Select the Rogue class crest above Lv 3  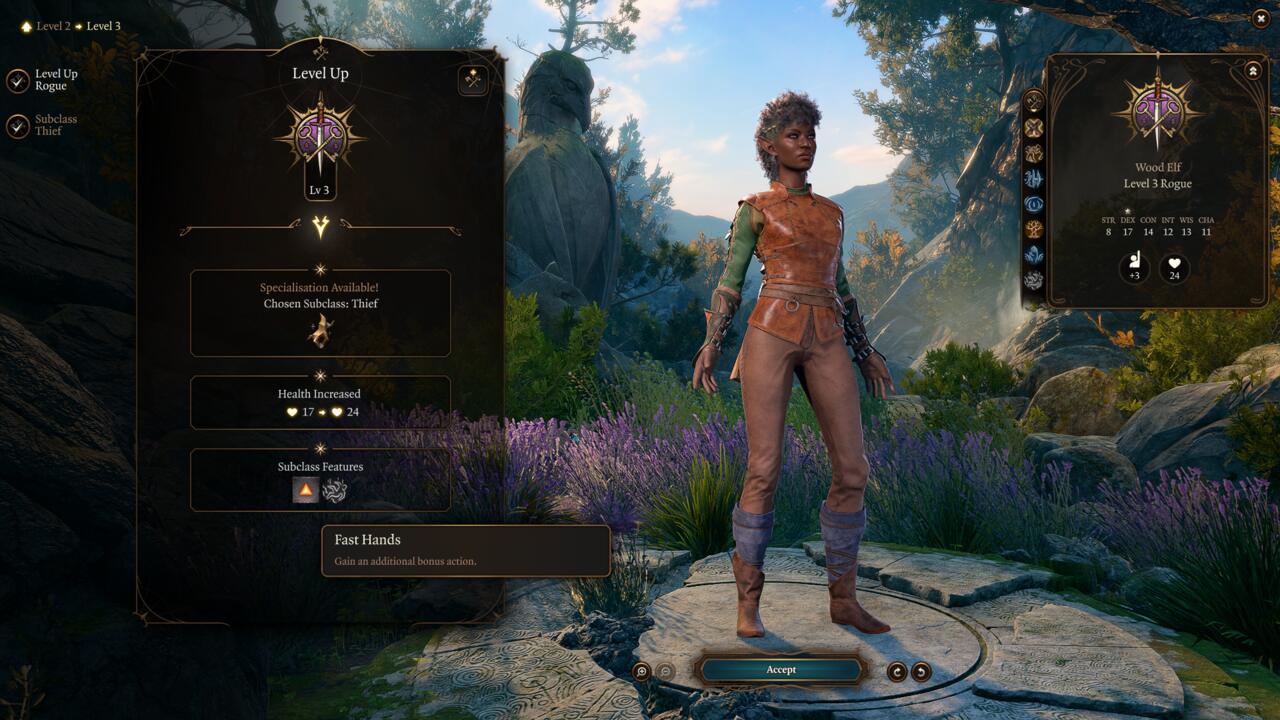[x=320, y=136]
